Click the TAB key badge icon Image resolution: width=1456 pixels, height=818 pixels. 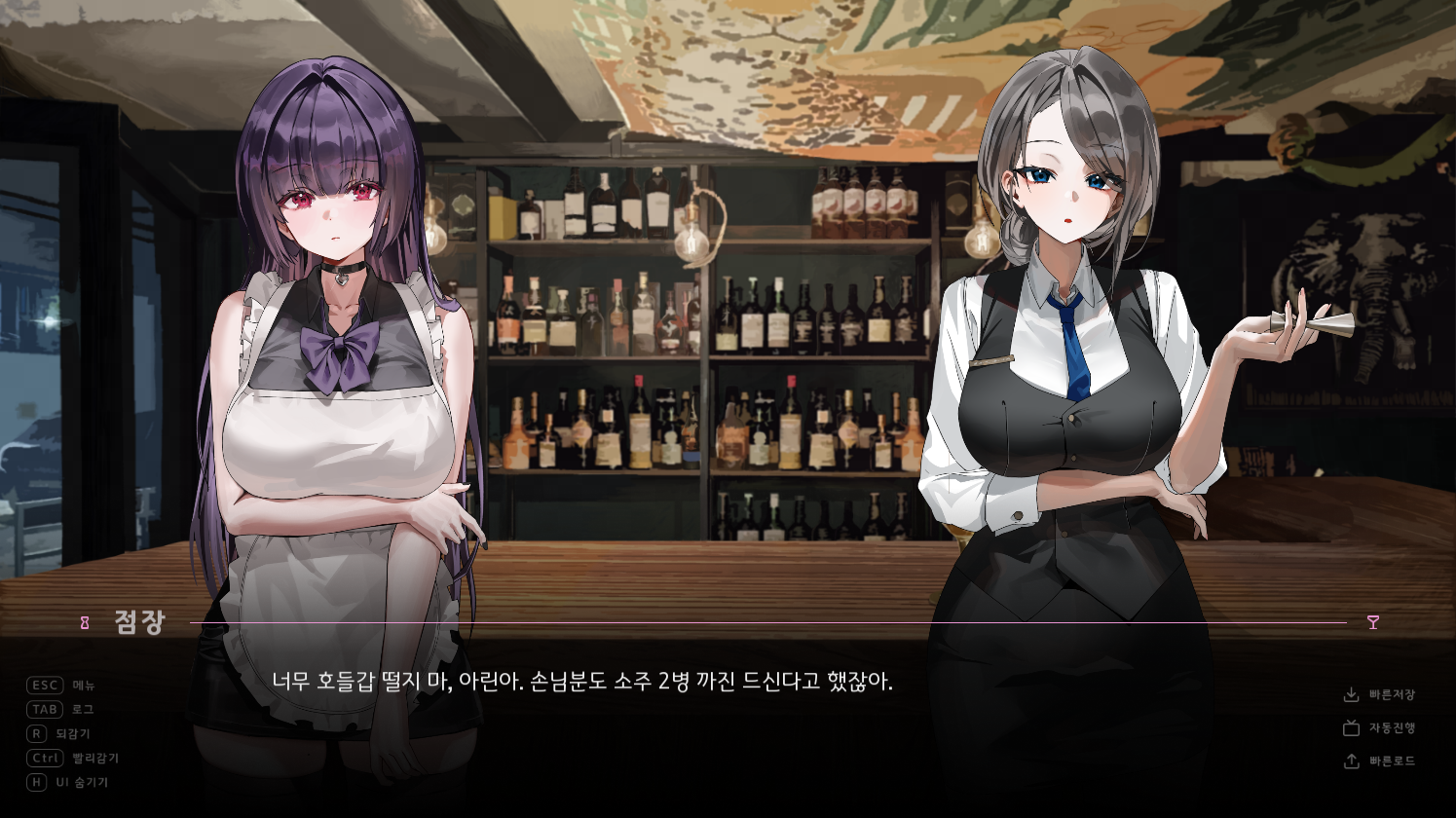click(43, 709)
